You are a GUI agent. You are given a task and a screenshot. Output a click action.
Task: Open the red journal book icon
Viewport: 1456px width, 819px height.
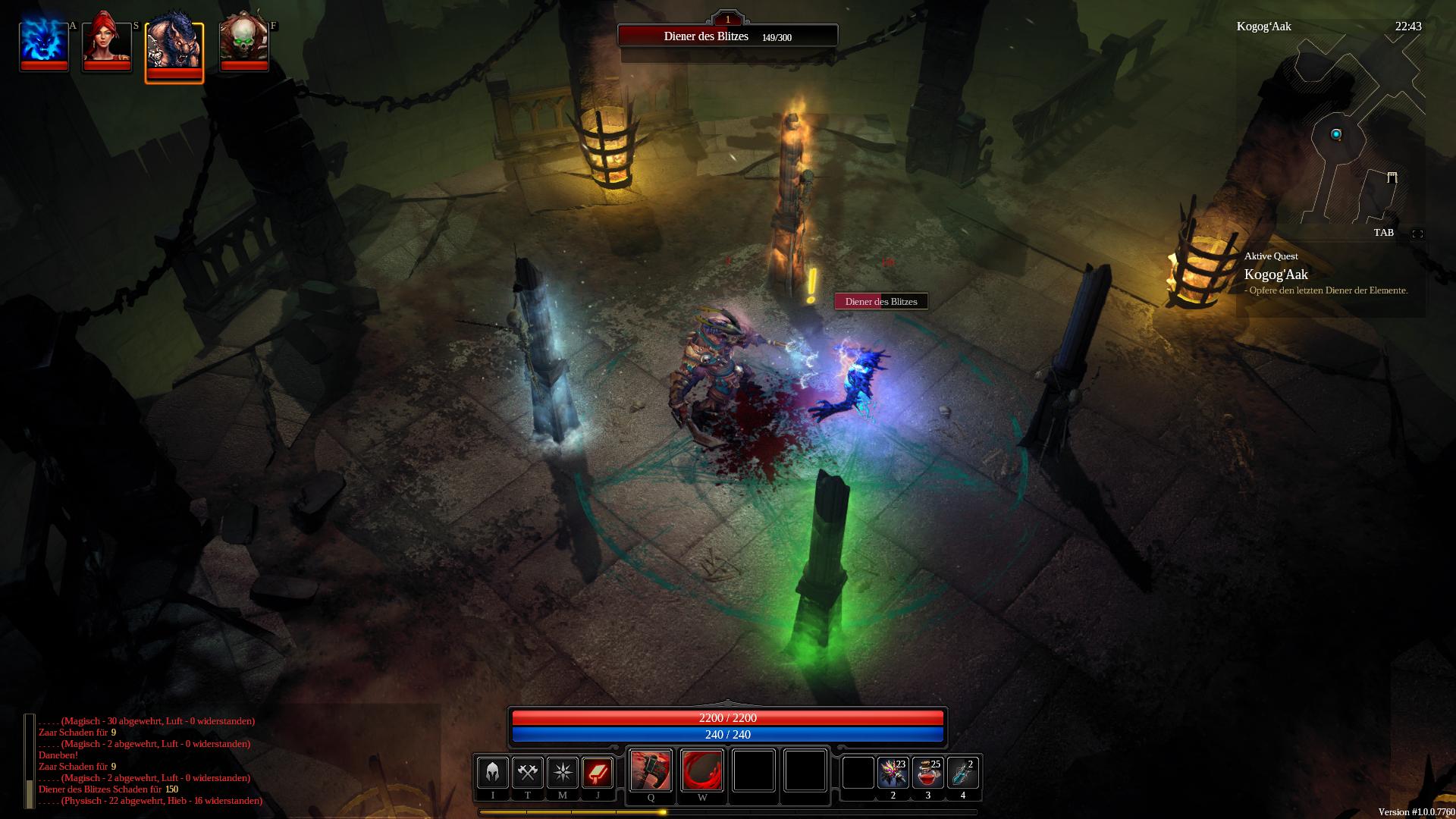coord(597,773)
